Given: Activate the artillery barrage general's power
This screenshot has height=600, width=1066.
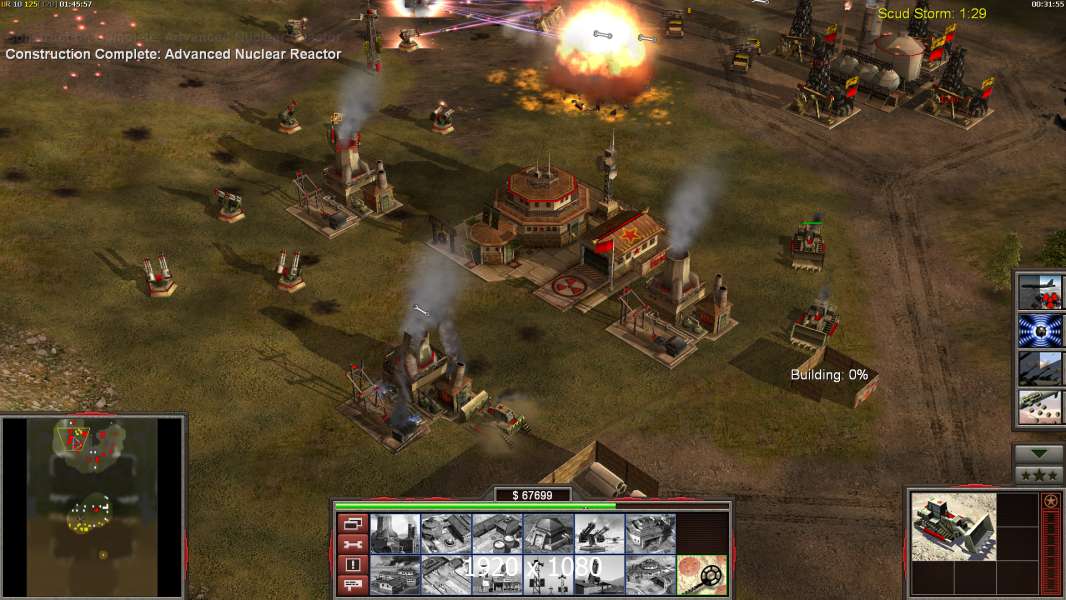Looking at the screenshot, I should pos(1040,368).
